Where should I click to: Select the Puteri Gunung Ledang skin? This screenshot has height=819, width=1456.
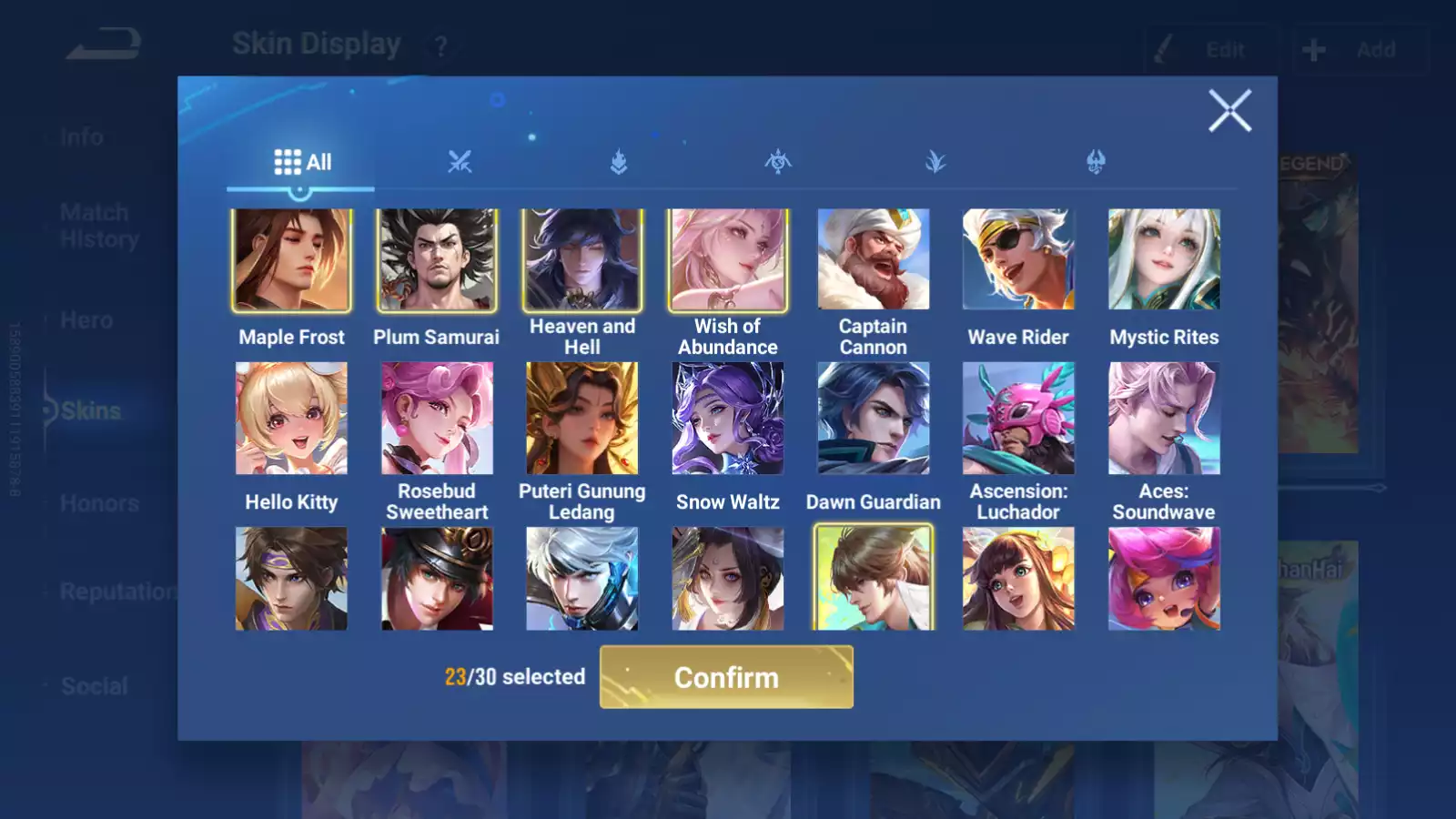(582, 419)
